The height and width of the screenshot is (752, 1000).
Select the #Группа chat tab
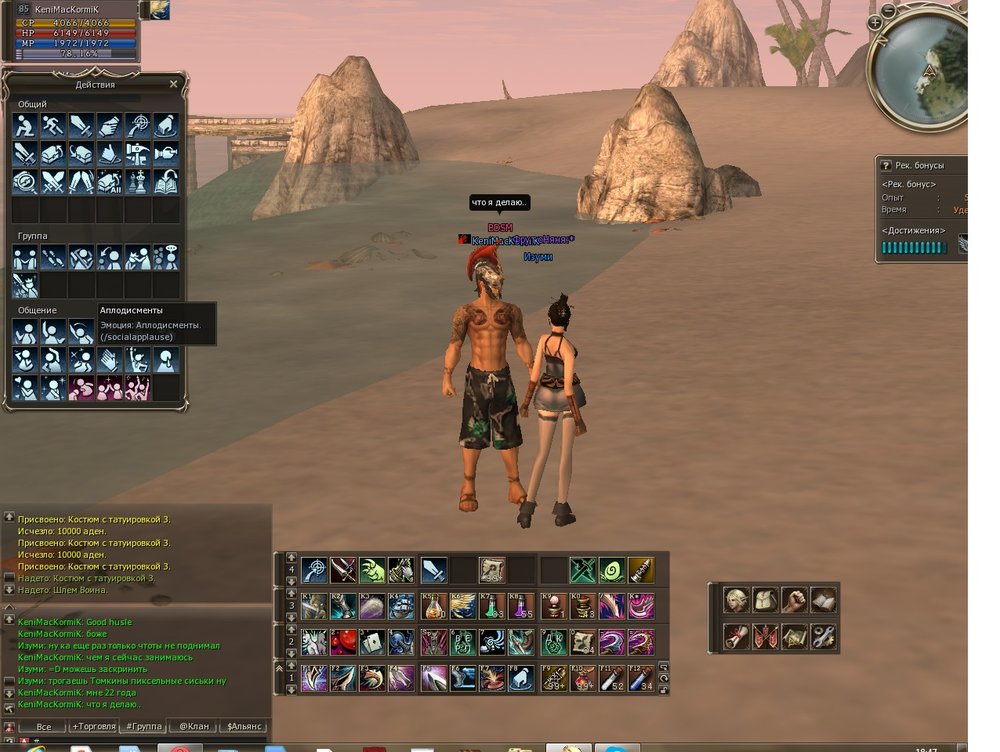click(x=143, y=727)
